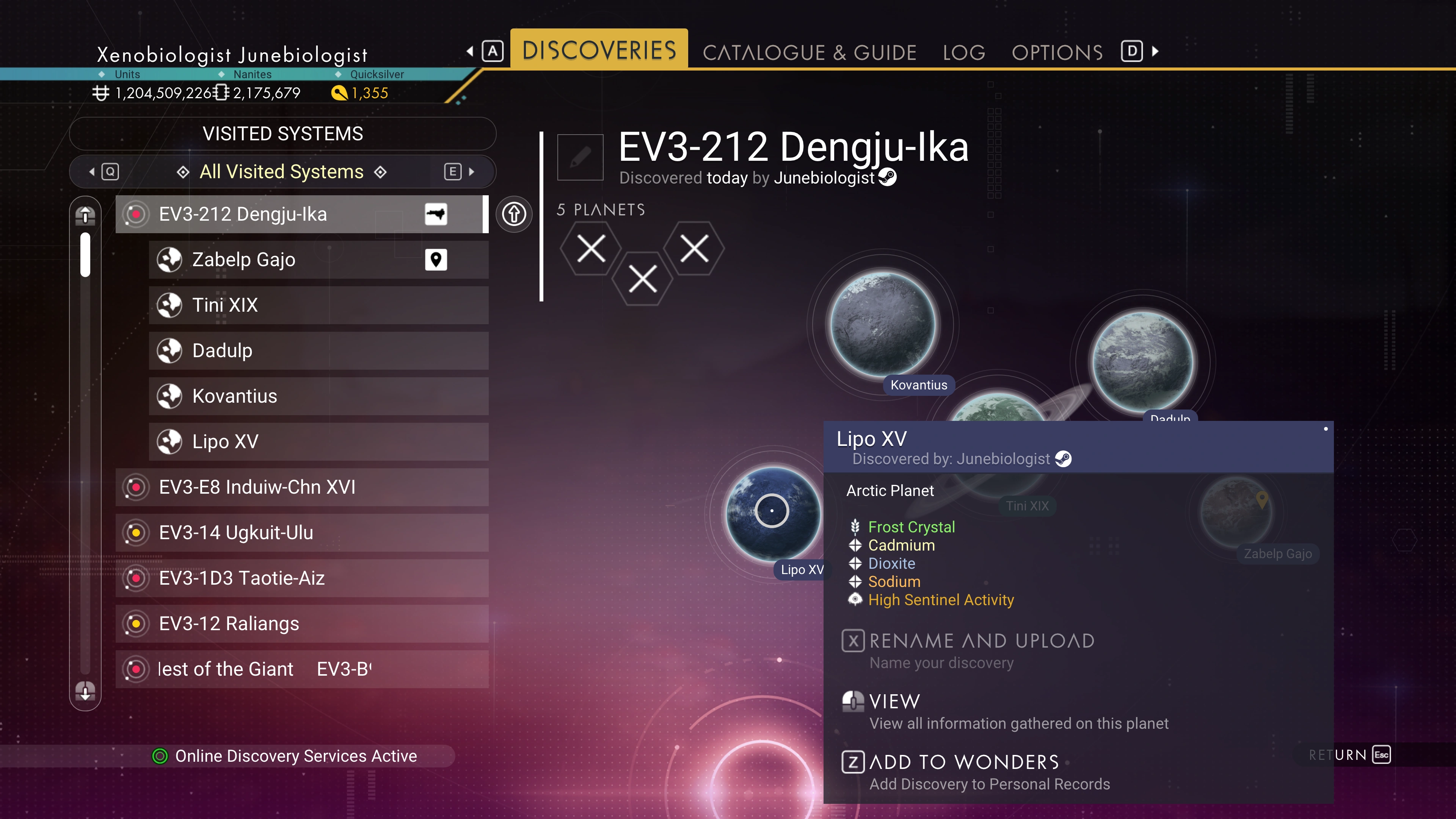Add Lipo XV to Wonders
This screenshot has width=1456, height=819.
964,763
